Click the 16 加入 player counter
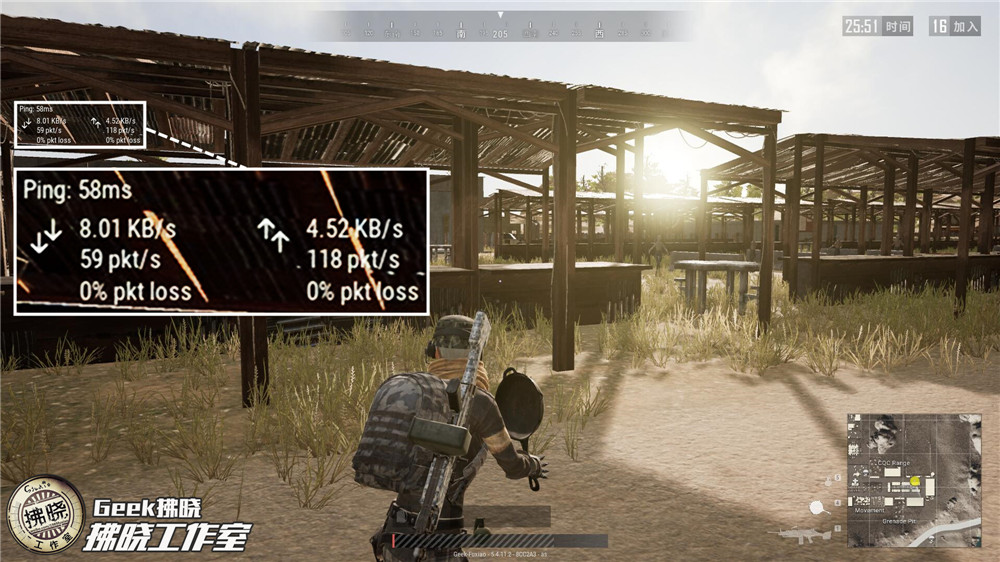Image resolution: width=1000 pixels, height=562 pixels. pos(954,27)
